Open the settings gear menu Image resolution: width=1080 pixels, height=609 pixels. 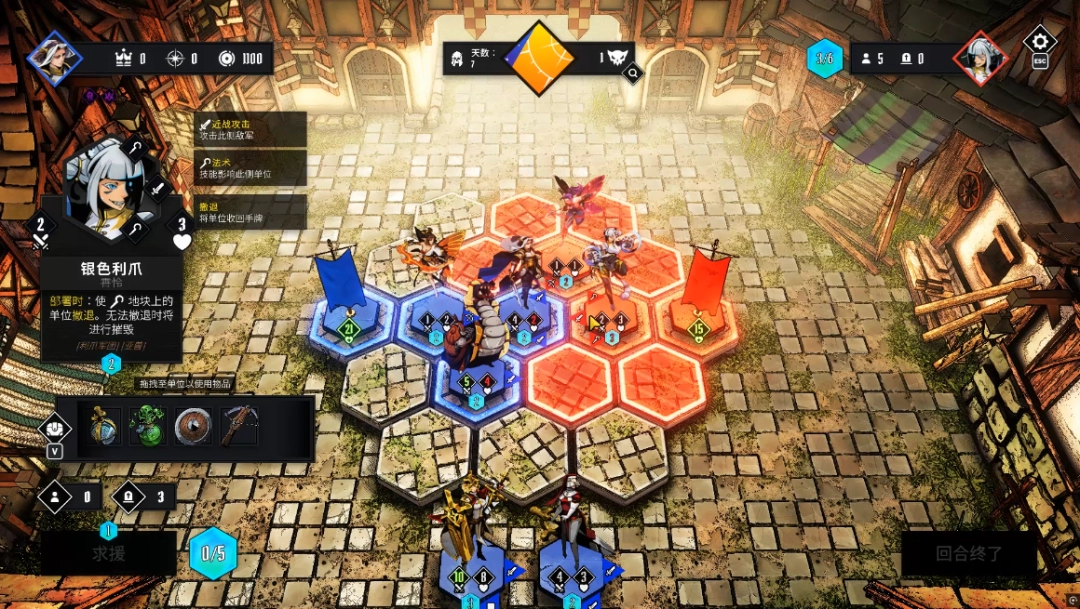tap(1040, 42)
